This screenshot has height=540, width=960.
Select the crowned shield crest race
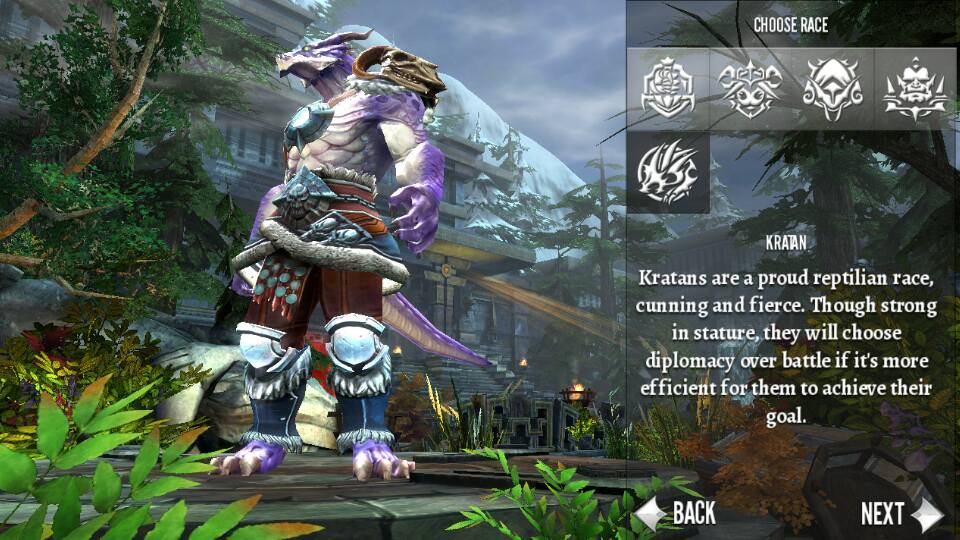coord(668,88)
